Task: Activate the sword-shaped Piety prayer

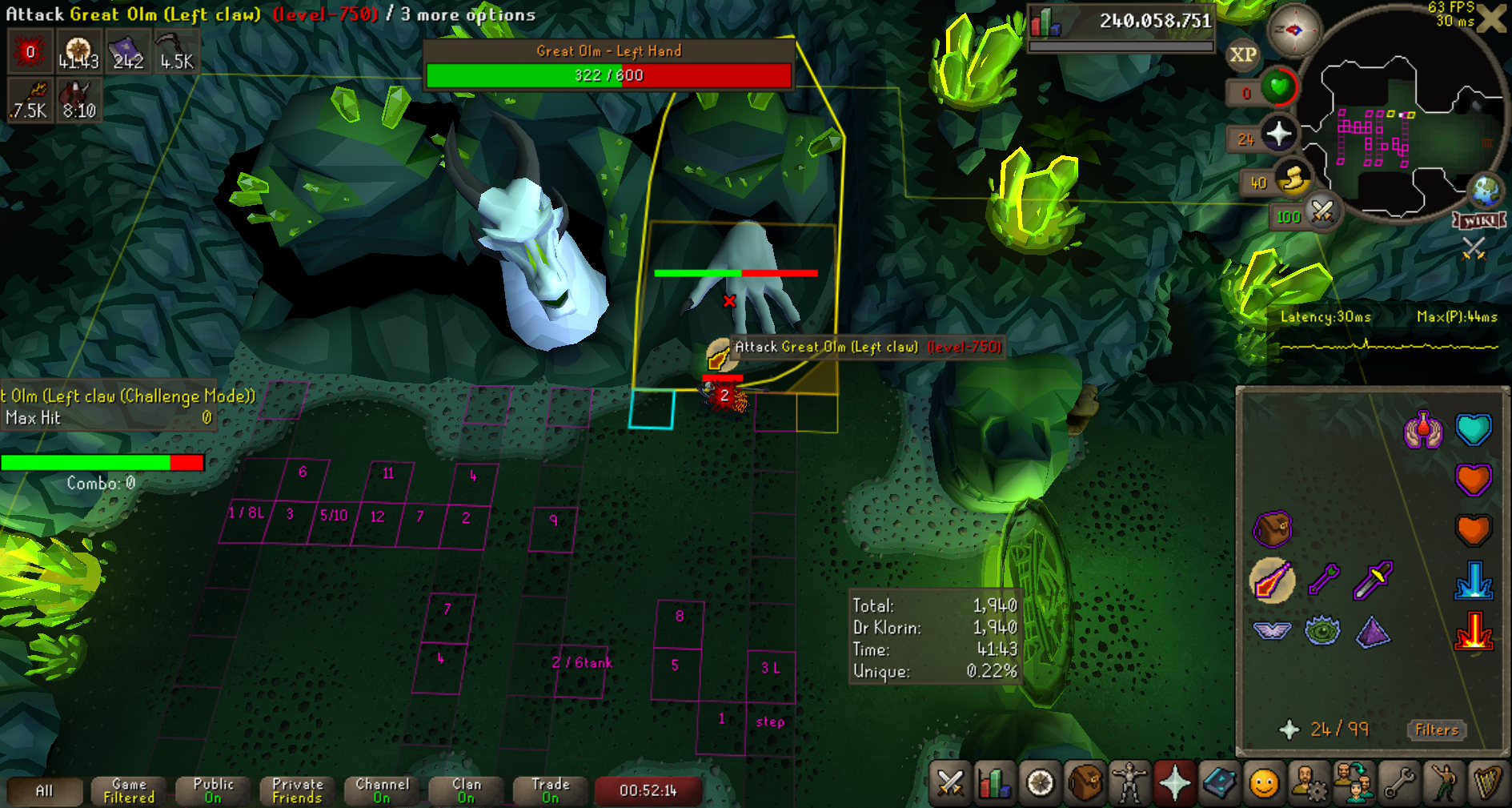Action: point(1373,580)
